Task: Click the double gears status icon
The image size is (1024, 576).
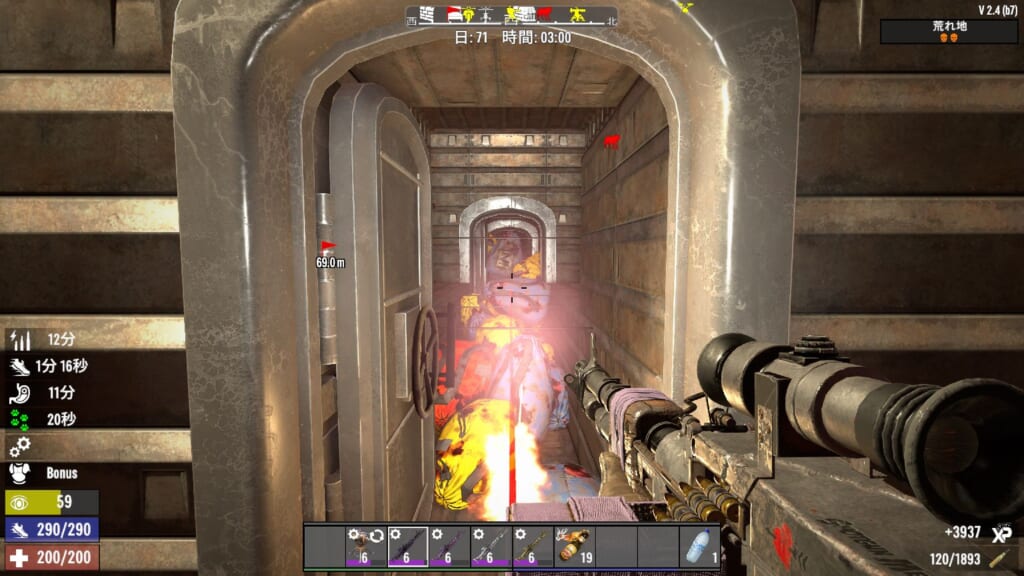Action: coord(20,446)
